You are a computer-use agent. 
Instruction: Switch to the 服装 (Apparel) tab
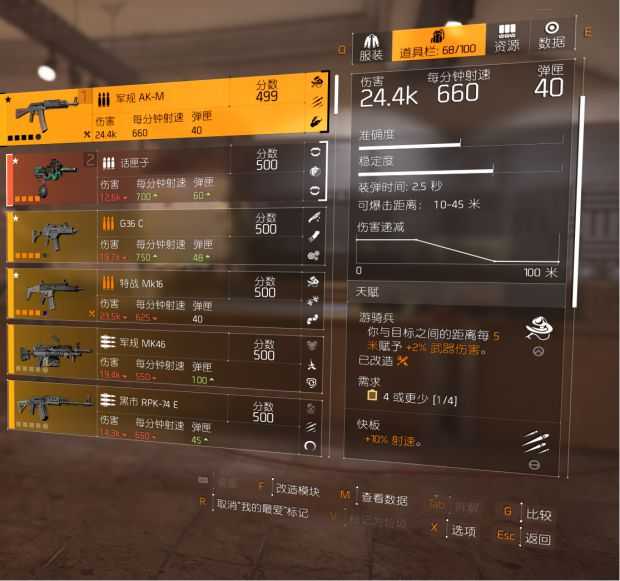[x=371, y=44]
